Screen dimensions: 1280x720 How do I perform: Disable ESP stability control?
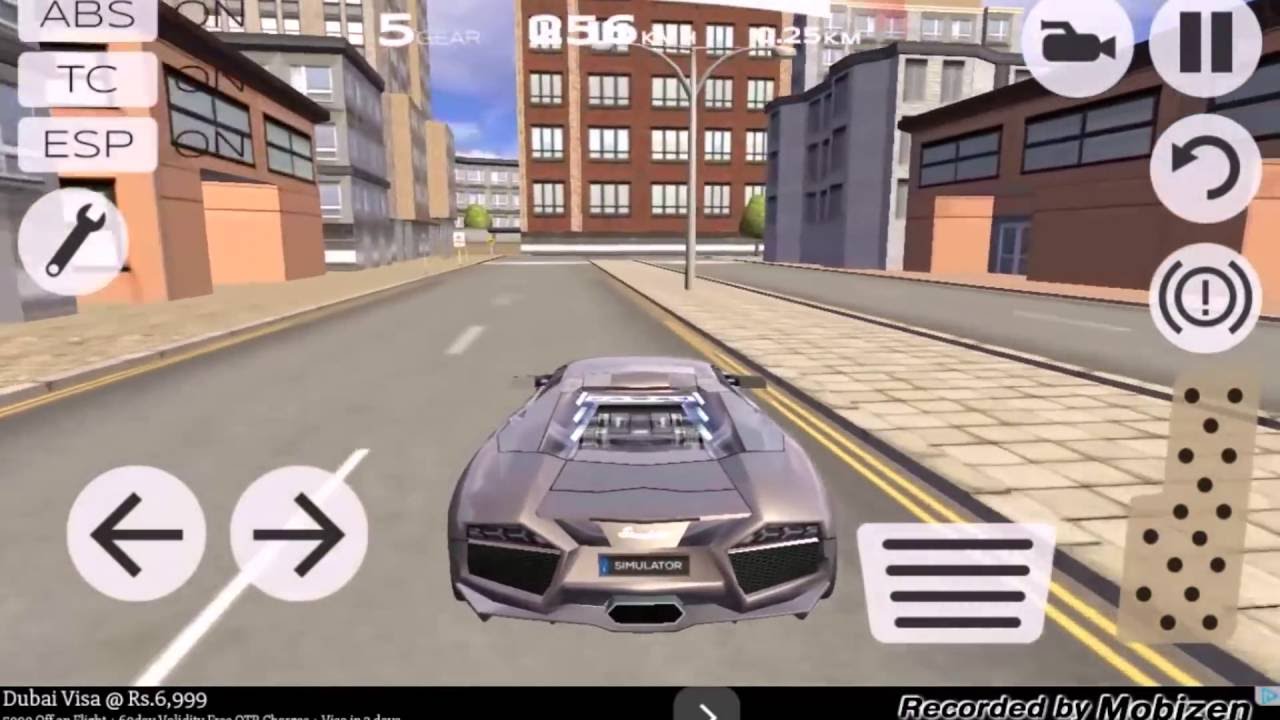85,142
